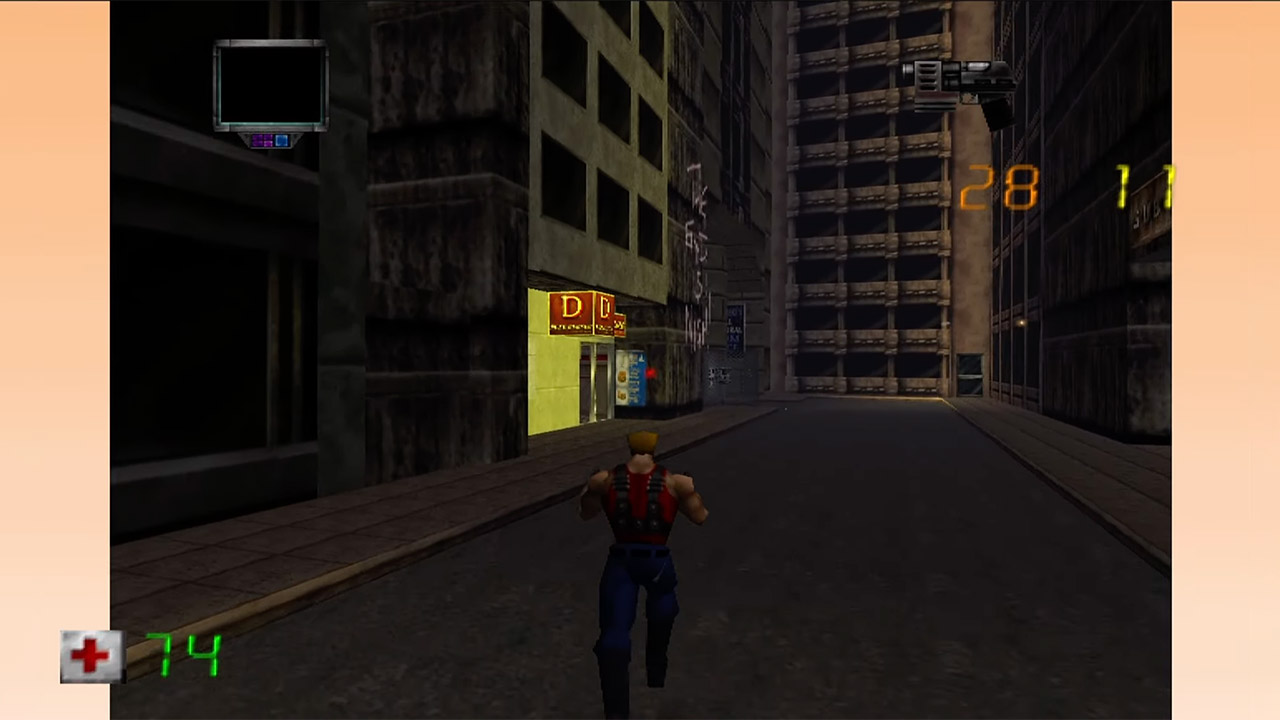Click the second 'D' cube sign above the shop
The image size is (1280, 720).
coord(606,307)
